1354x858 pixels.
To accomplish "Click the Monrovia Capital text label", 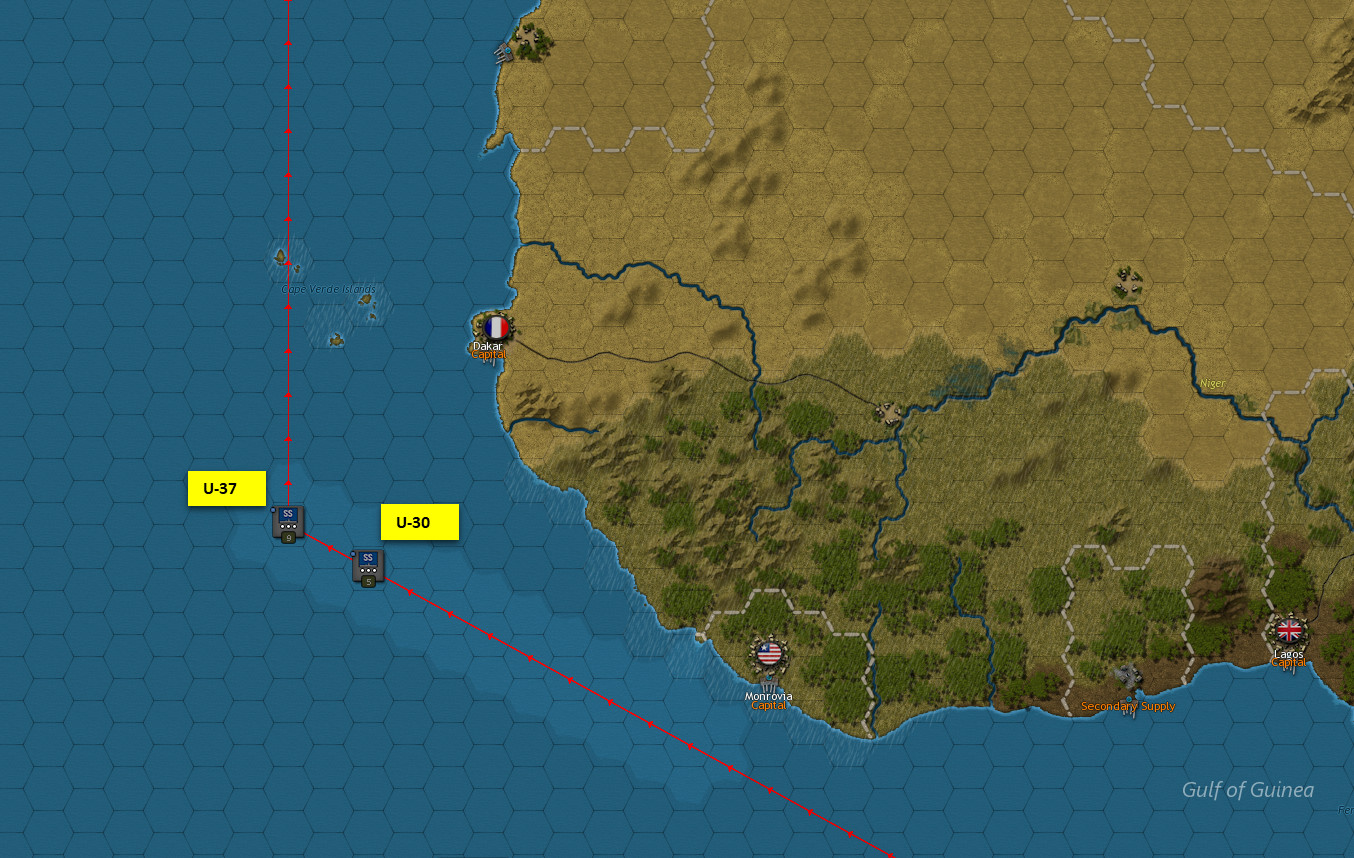I will pos(768,698).
